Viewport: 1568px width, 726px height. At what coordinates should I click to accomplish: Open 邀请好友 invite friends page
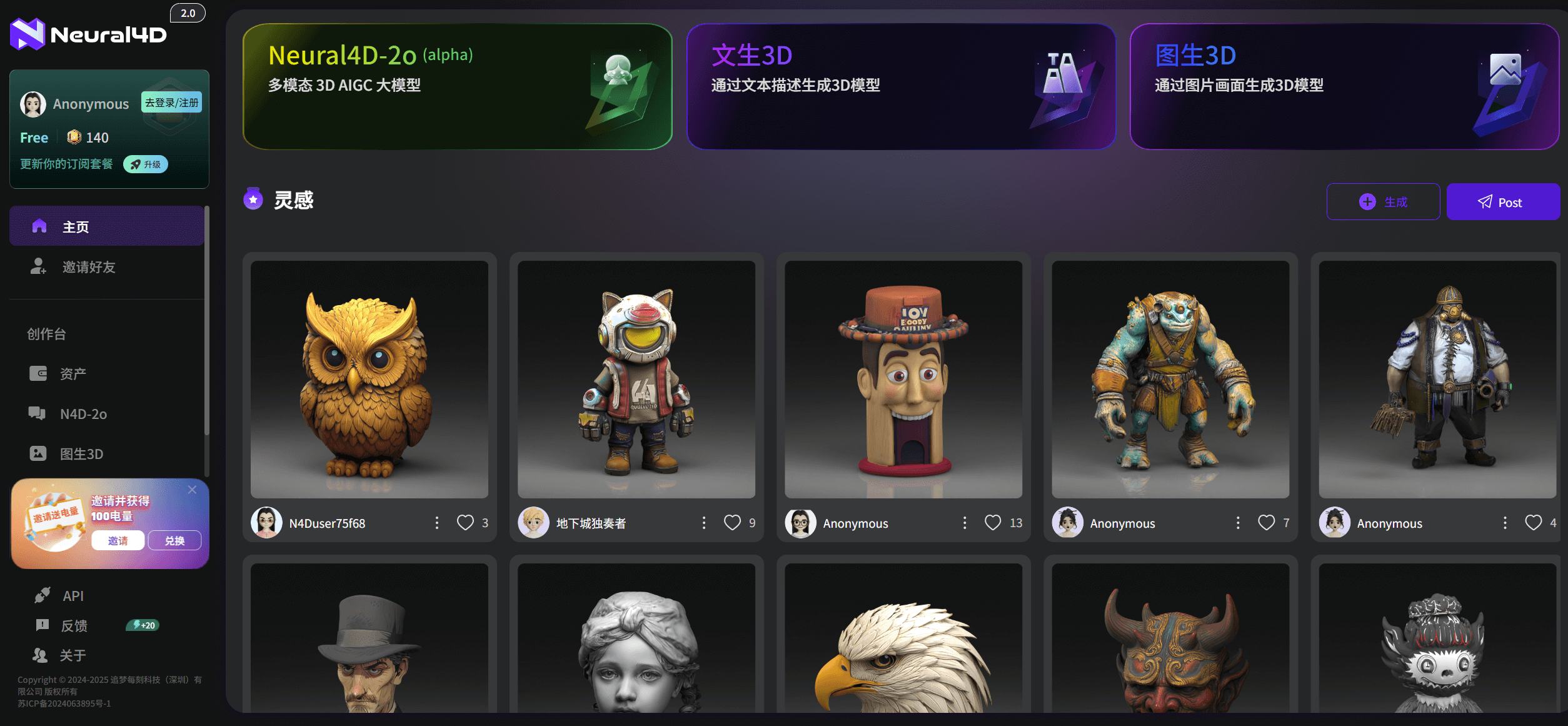pyautogui.click(x=89, y=267)
